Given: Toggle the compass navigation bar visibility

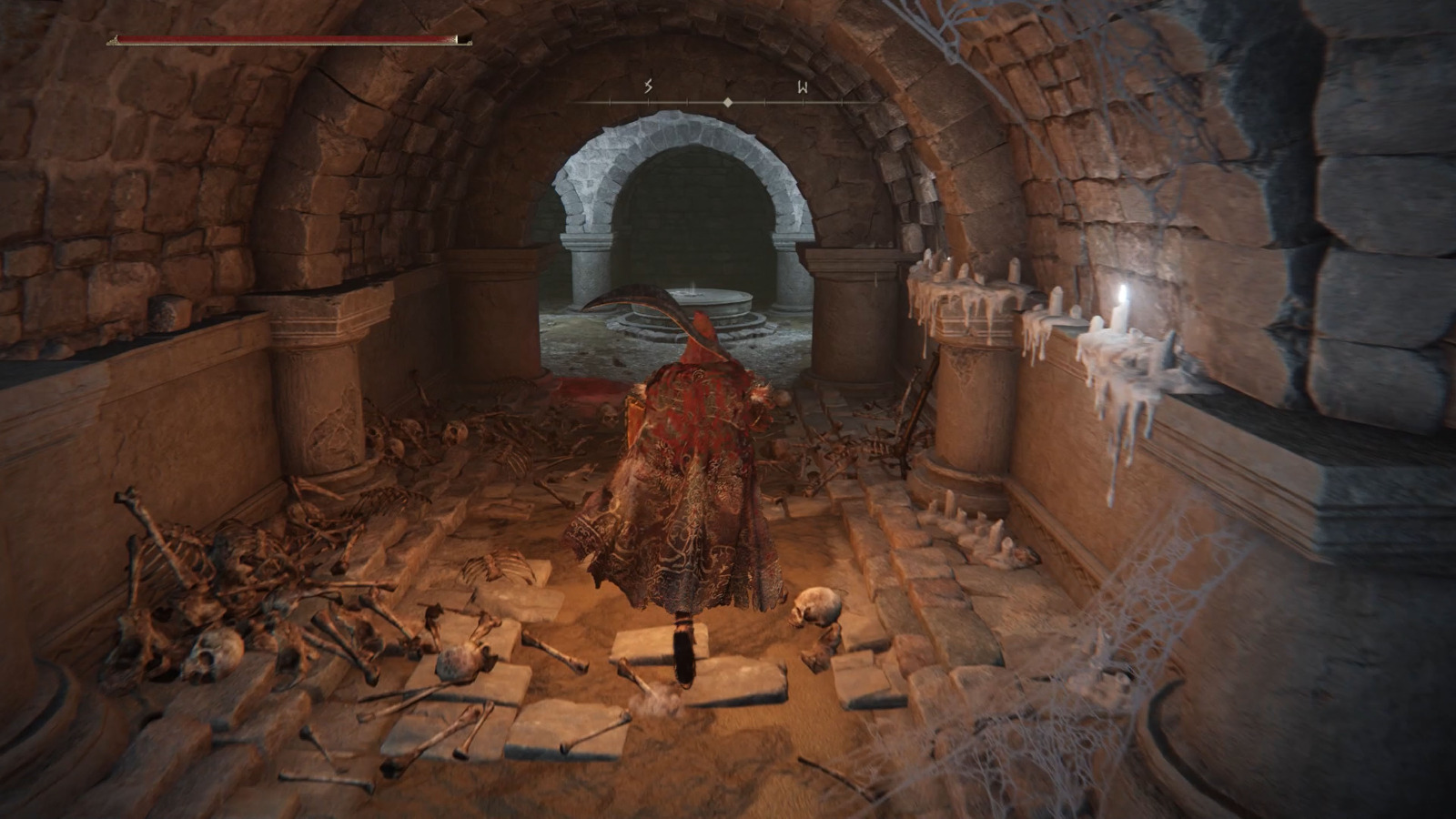Looking at the screenshot, I should pyautogui.click(x=727, y=103).
